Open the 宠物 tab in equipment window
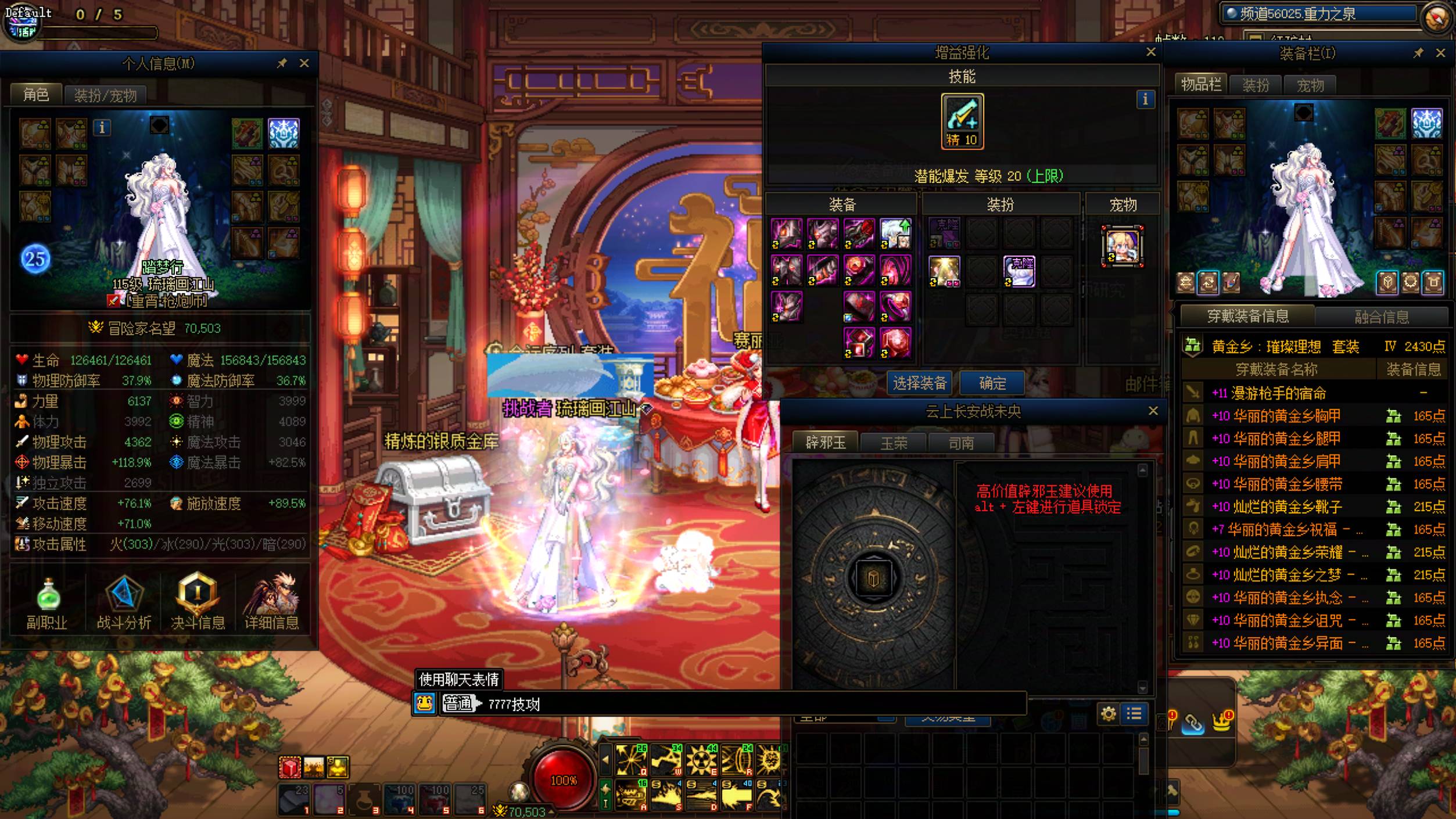Image resolution: width=1456 pixels, height=819 pixels. 1310,85
